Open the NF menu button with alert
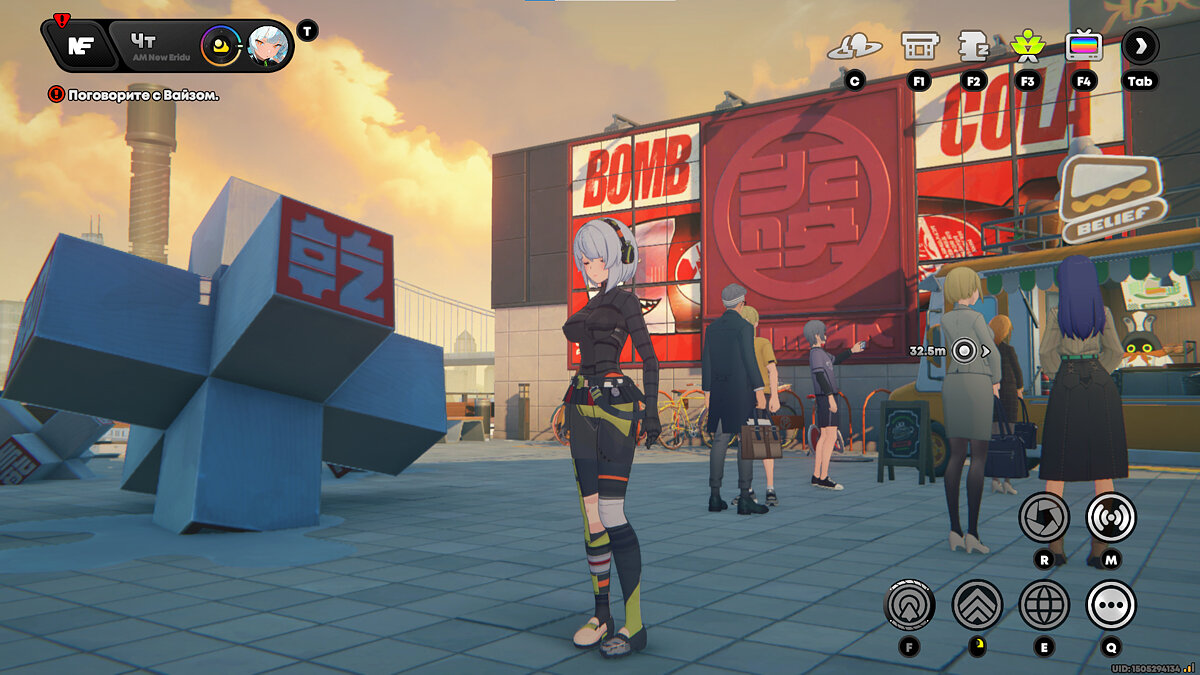 click(x=78, y=45)
